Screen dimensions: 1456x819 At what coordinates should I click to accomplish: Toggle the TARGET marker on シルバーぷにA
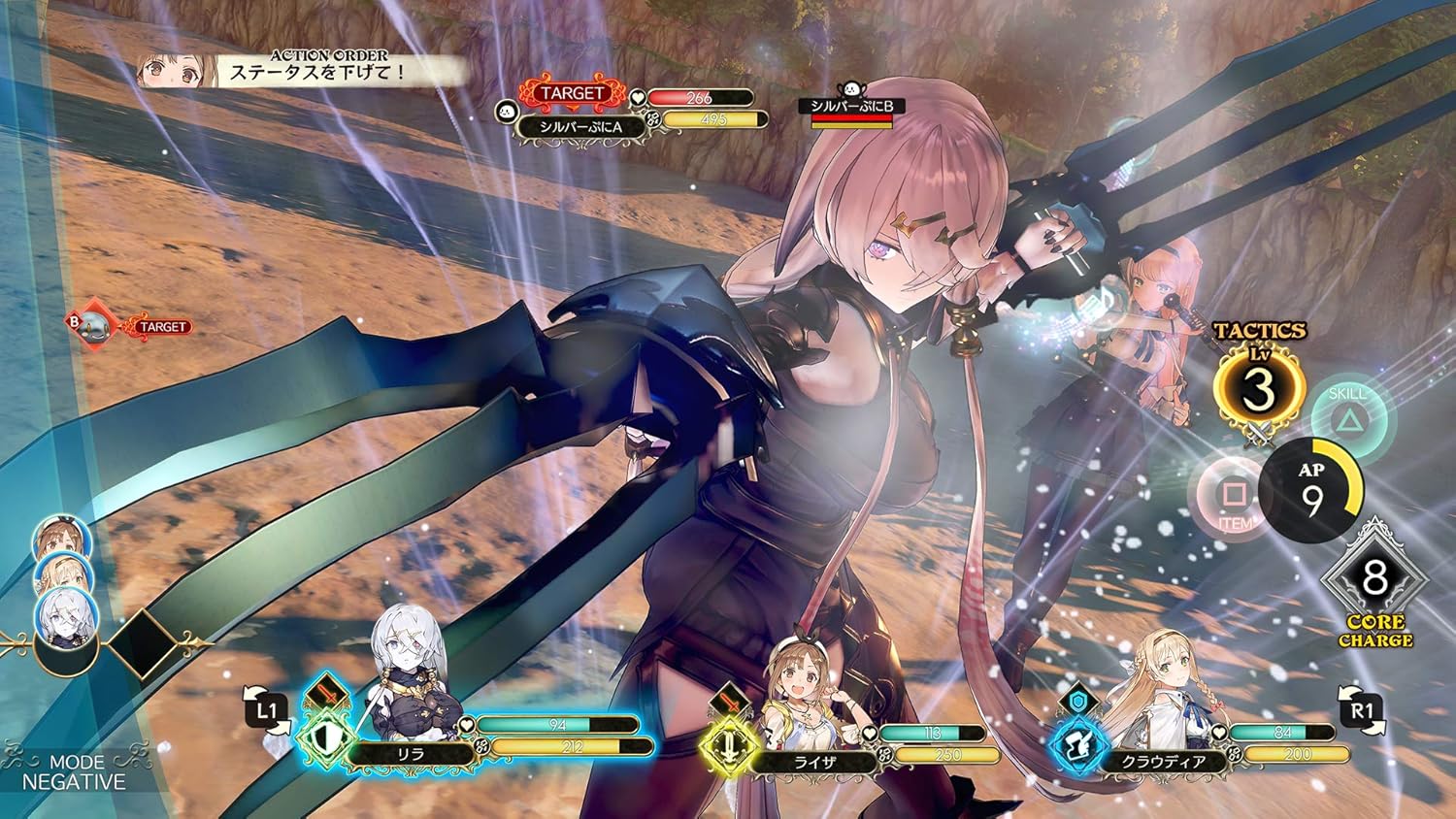[571, 92]
